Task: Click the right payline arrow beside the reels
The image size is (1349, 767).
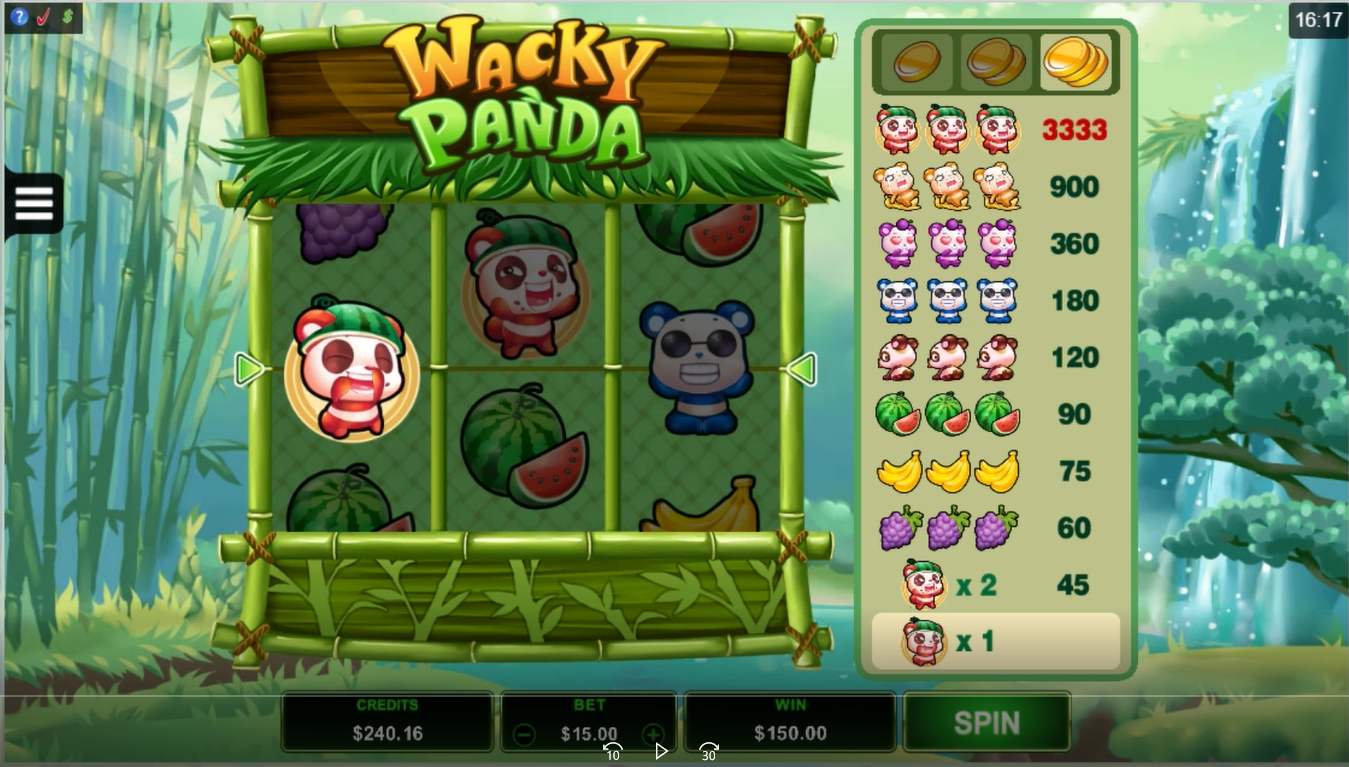Action: [x=800, y=369]
